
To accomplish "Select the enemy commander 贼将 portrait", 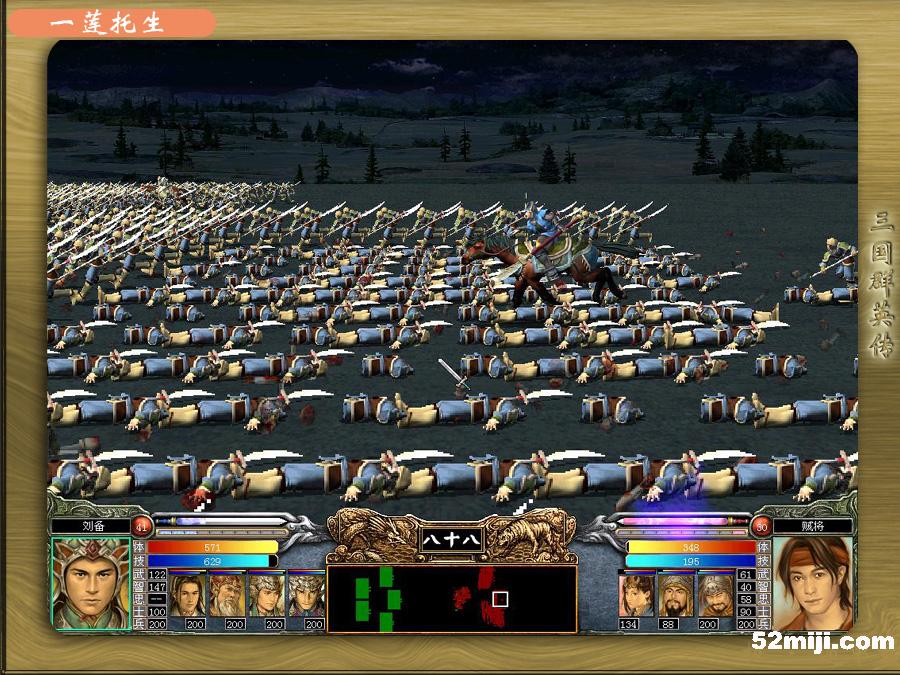I will pyautogui.click(x=812, y=583).
